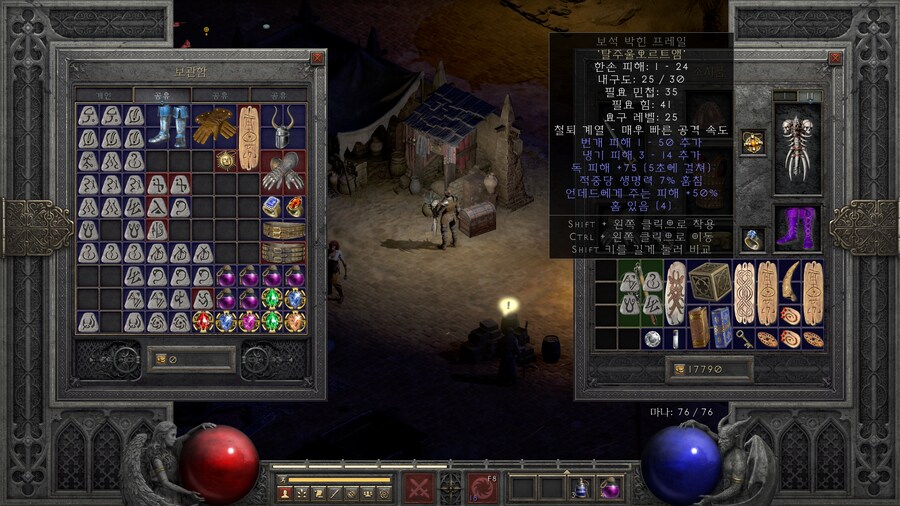The image size is (900, 506).
Task: Switch to the personal (개인) stash tab
Action: coord(105,95)
